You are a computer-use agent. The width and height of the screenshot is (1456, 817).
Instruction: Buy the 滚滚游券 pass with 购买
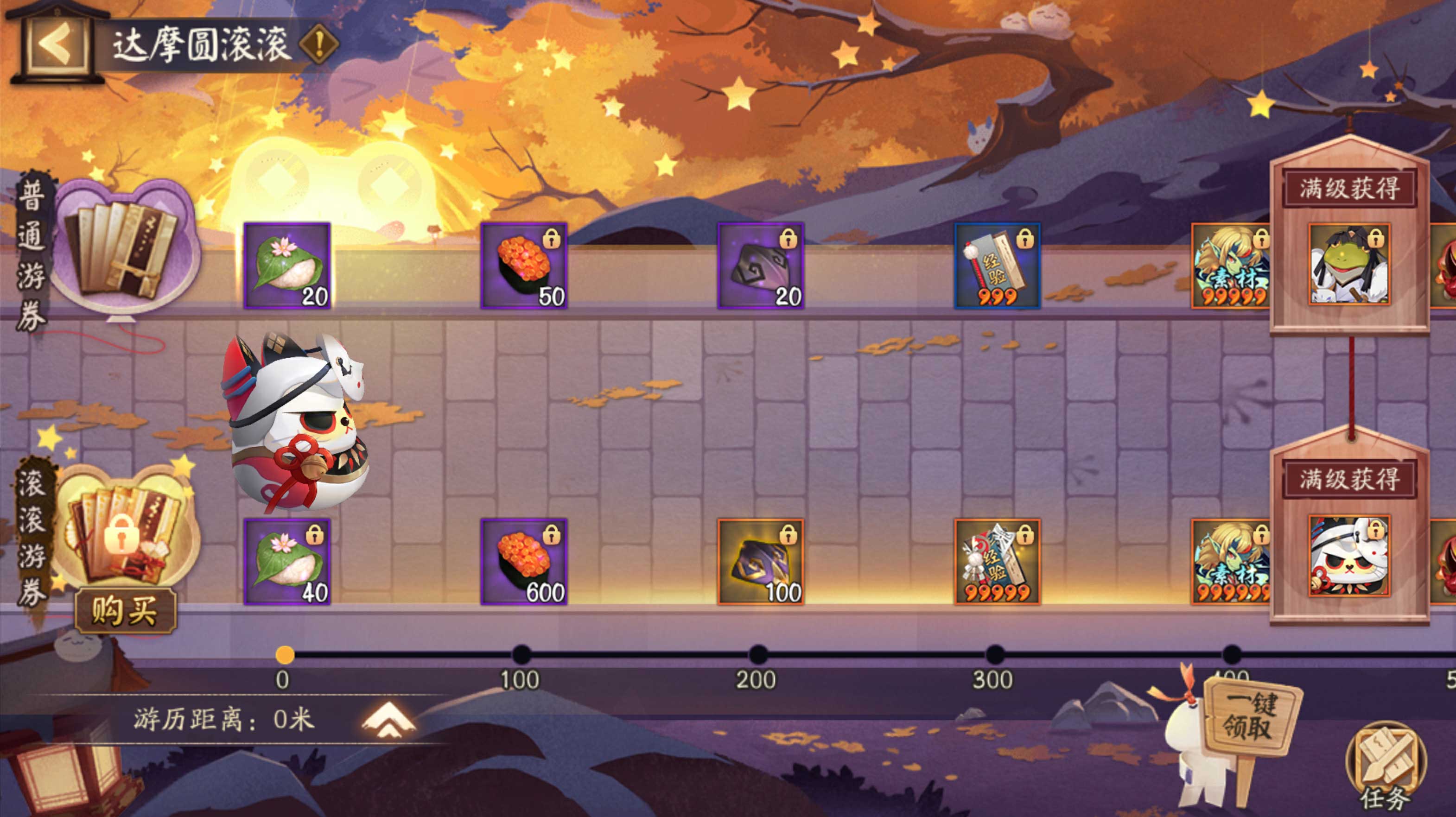pos(126,610)
